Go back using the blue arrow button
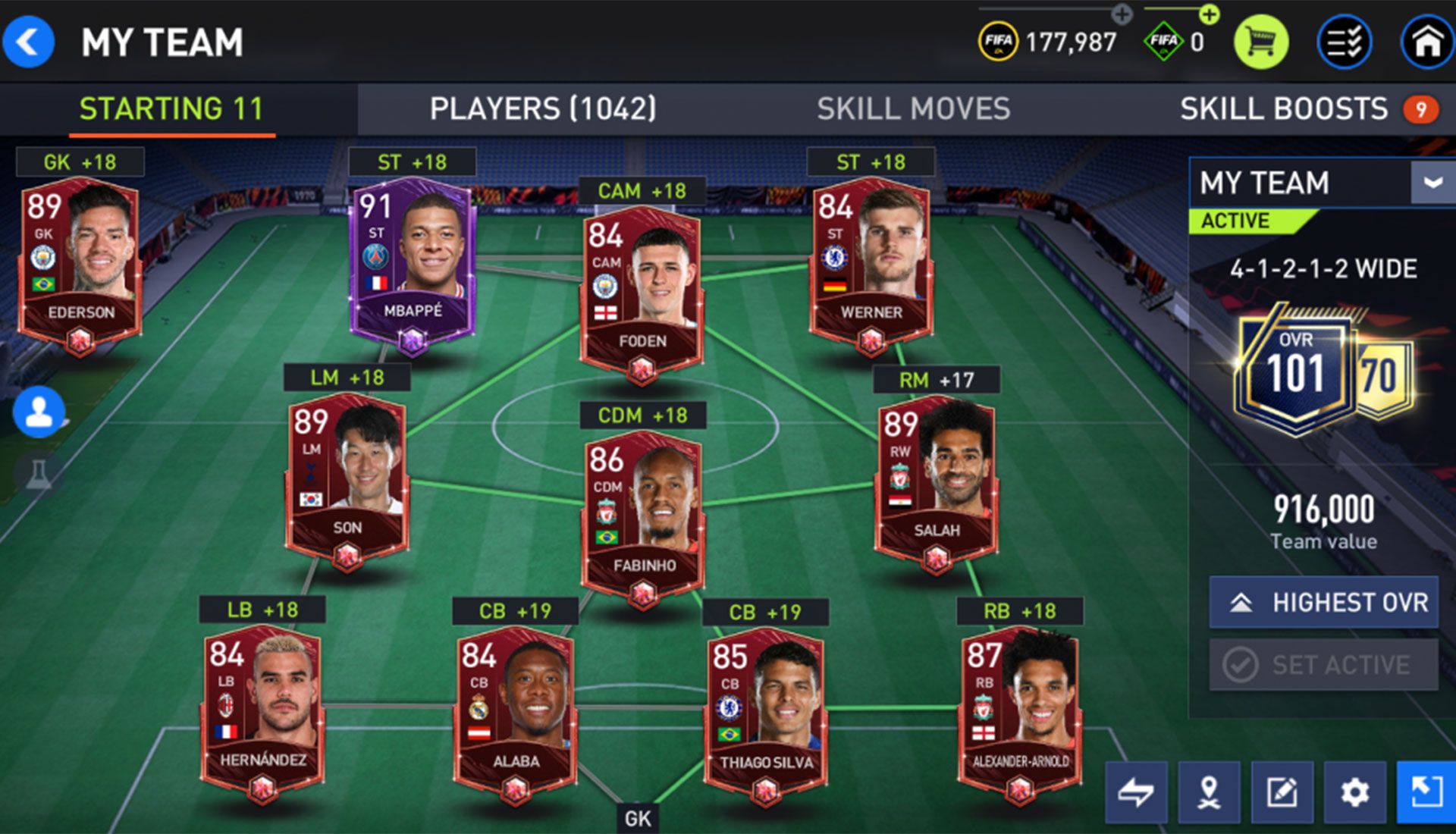1456x834 pixels. 29,42
